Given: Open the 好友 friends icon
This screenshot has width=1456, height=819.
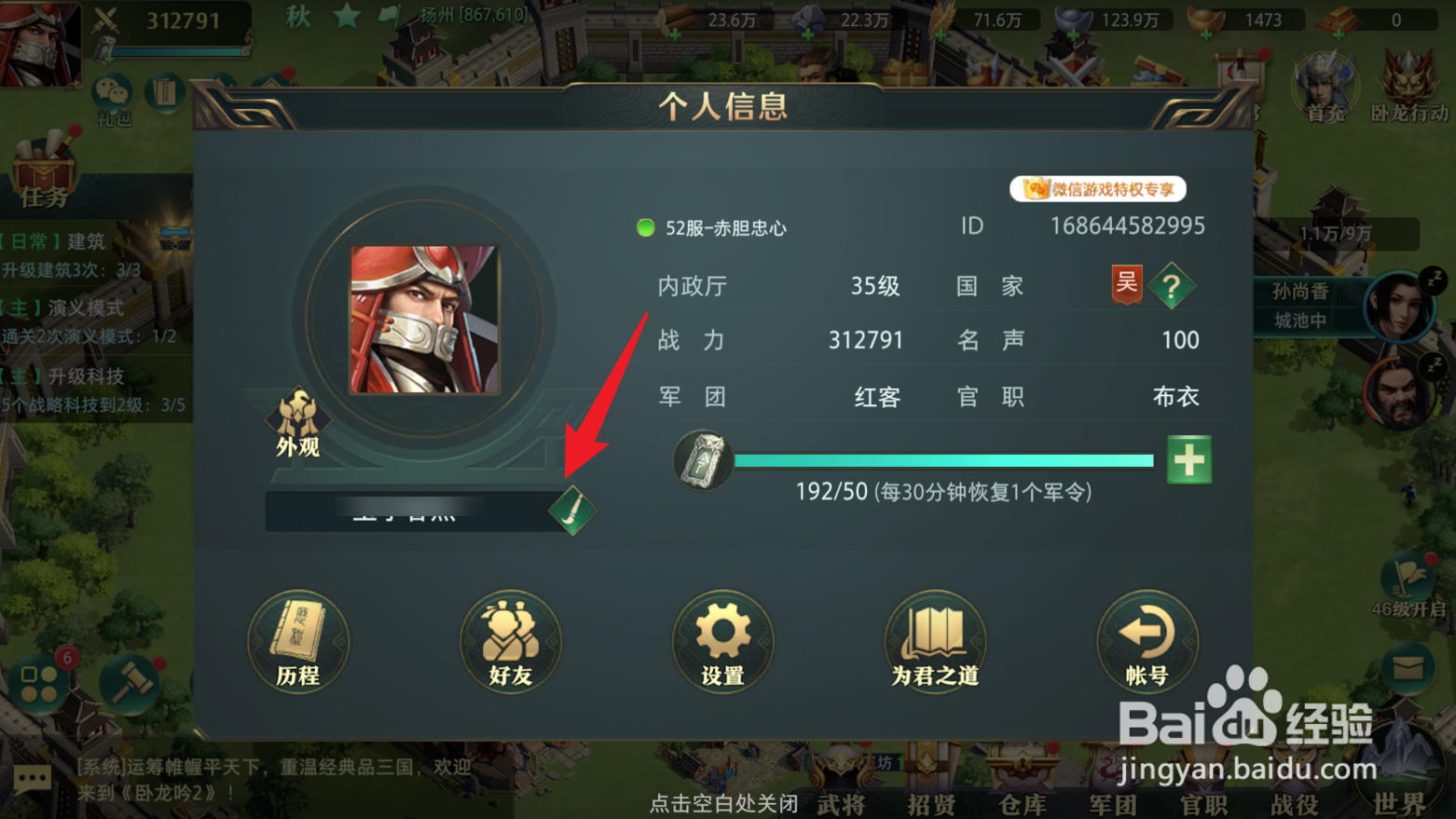Looking at the screenshot, I should click(x=510, y=643).
